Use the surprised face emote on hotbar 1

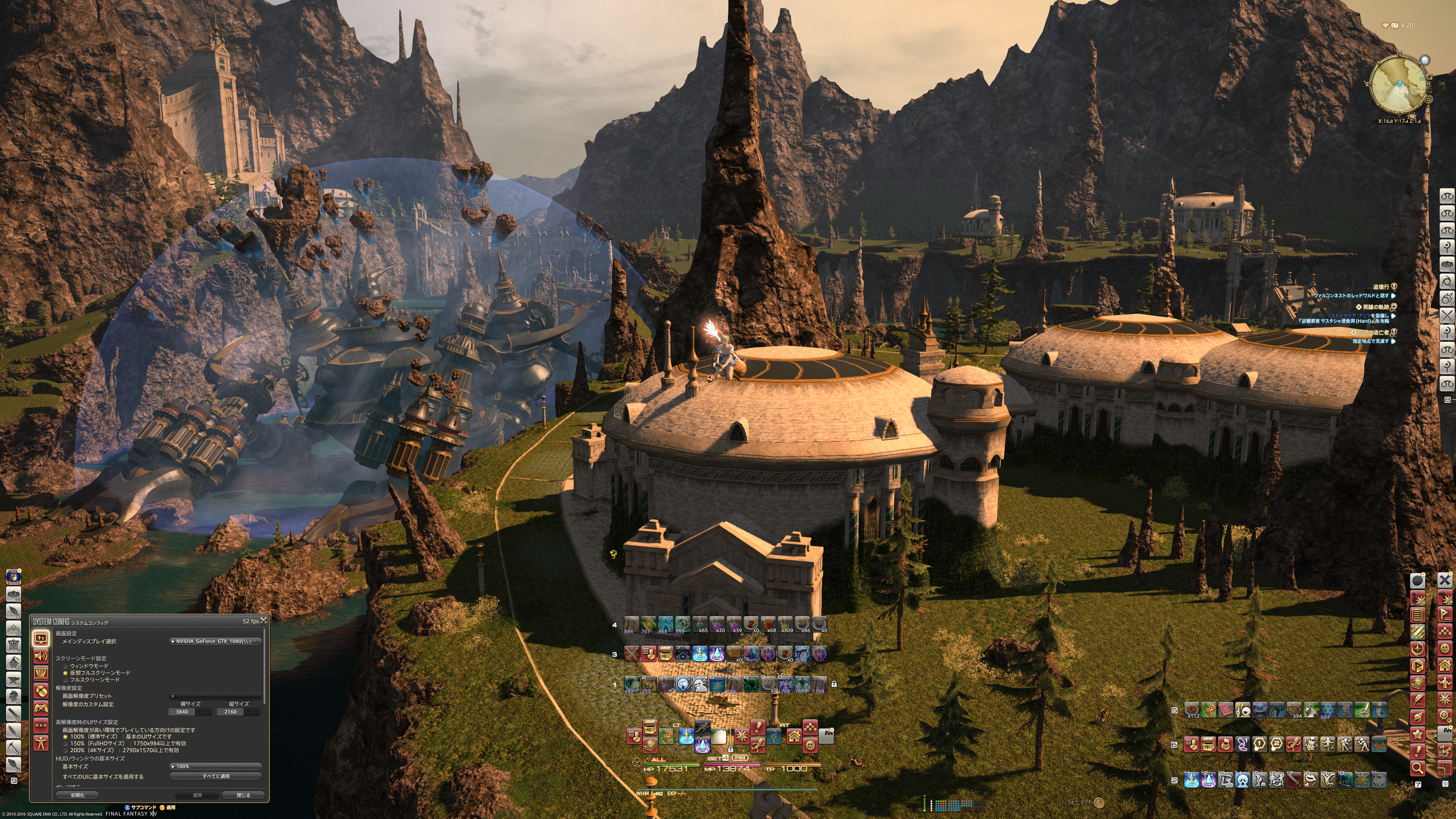[x=683, y=684]
